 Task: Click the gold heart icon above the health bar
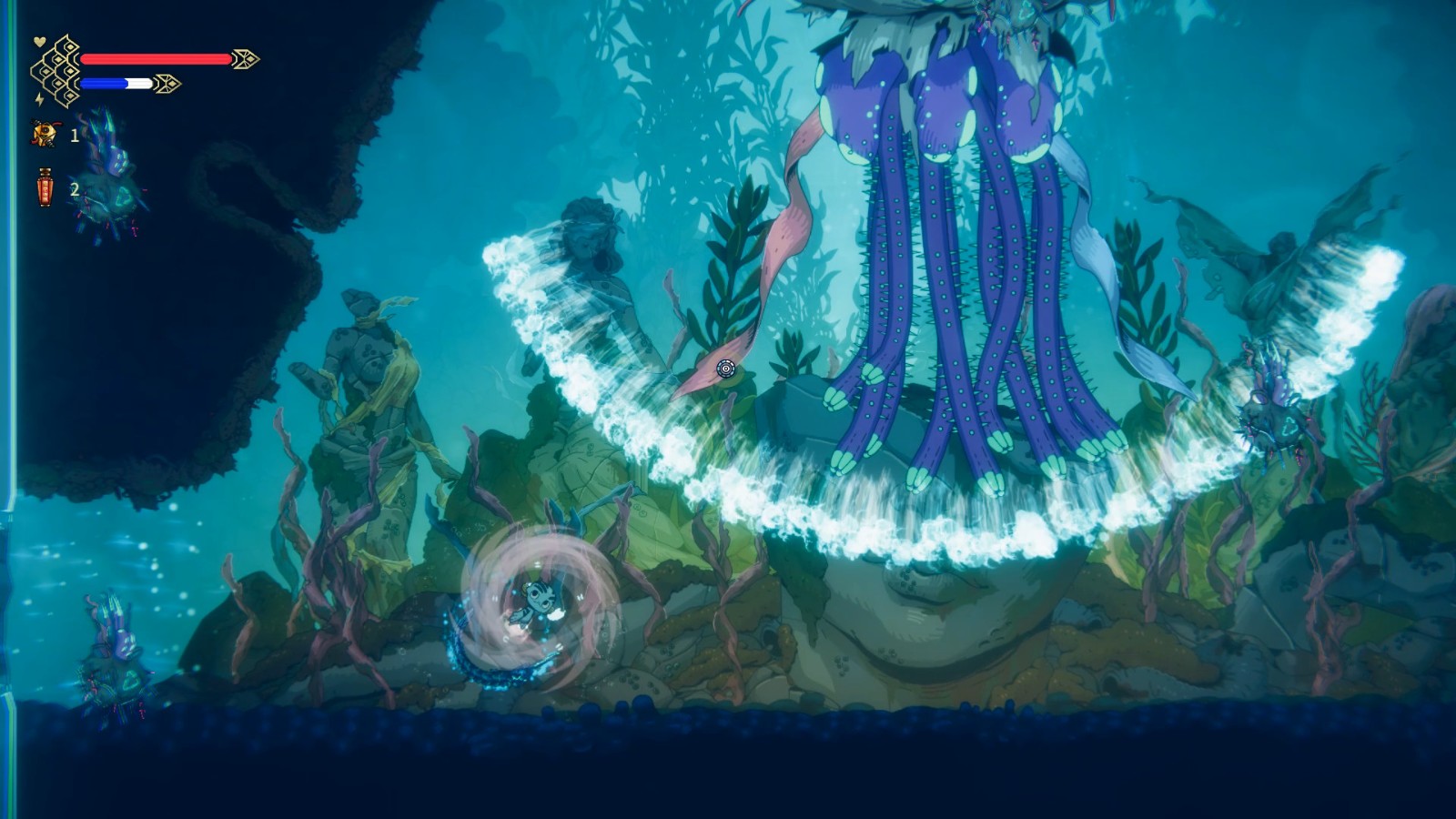click(39, 40)
